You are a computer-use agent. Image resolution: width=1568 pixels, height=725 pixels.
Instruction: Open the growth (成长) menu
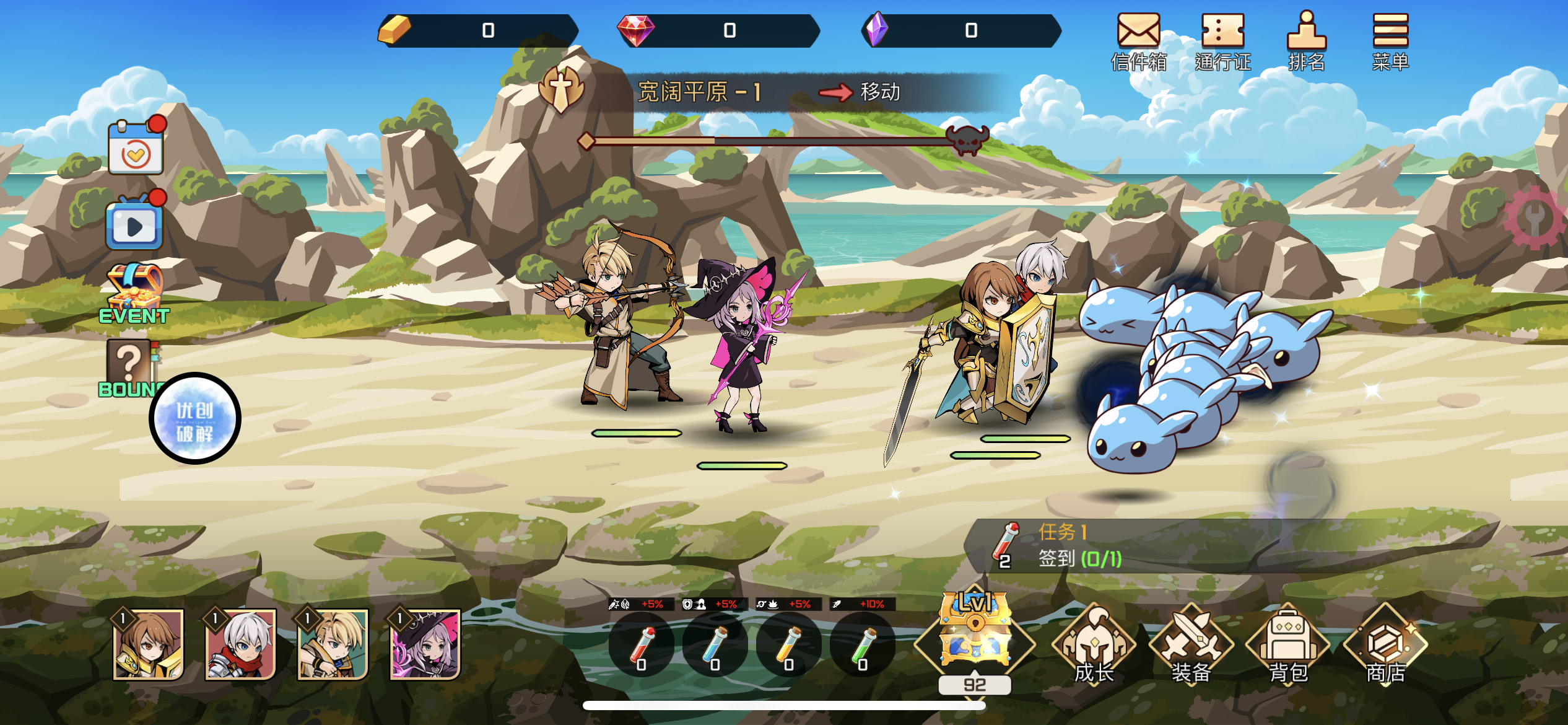click(1094, 646)
